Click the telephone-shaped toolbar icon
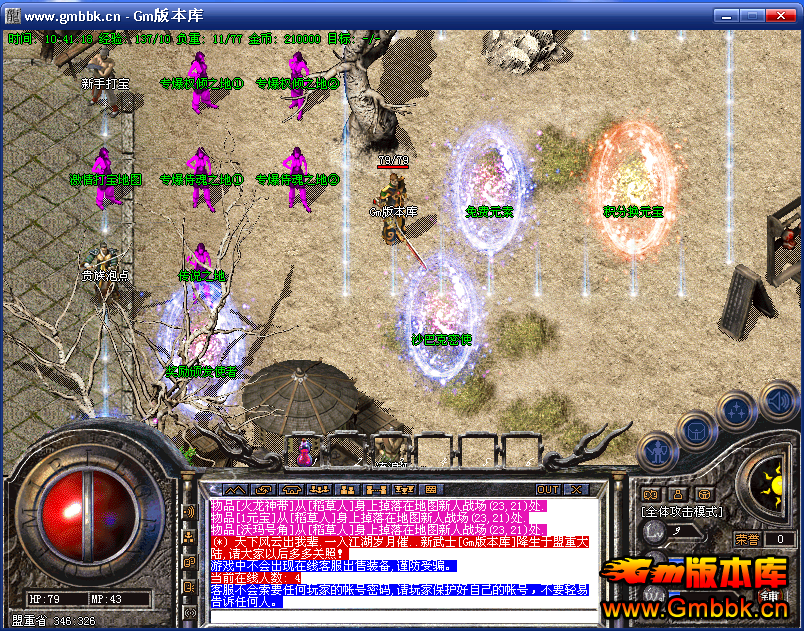This screenshot has height=631, width=804. [291, 490]
